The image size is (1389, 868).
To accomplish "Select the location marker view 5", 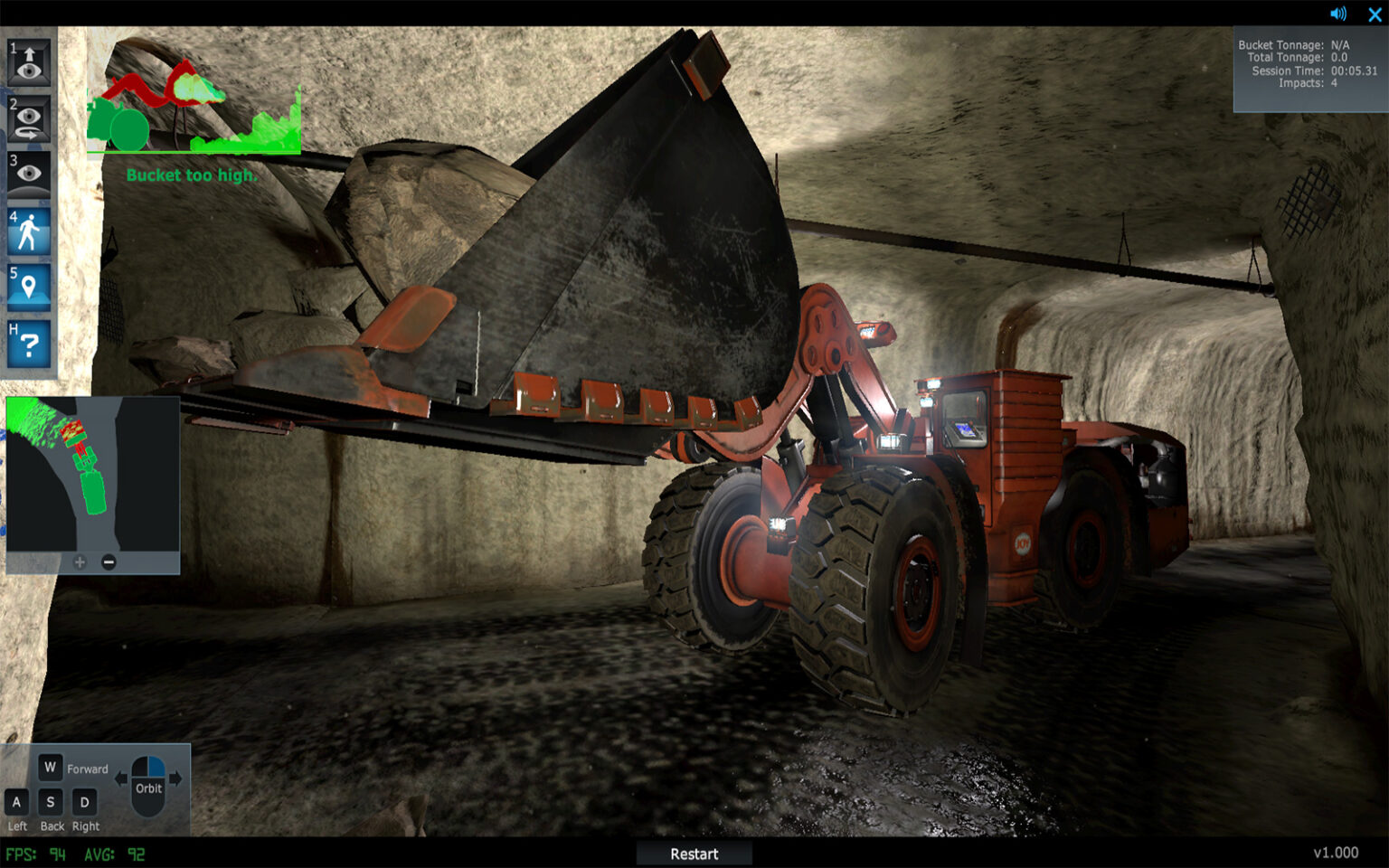I will coord(28,288).
